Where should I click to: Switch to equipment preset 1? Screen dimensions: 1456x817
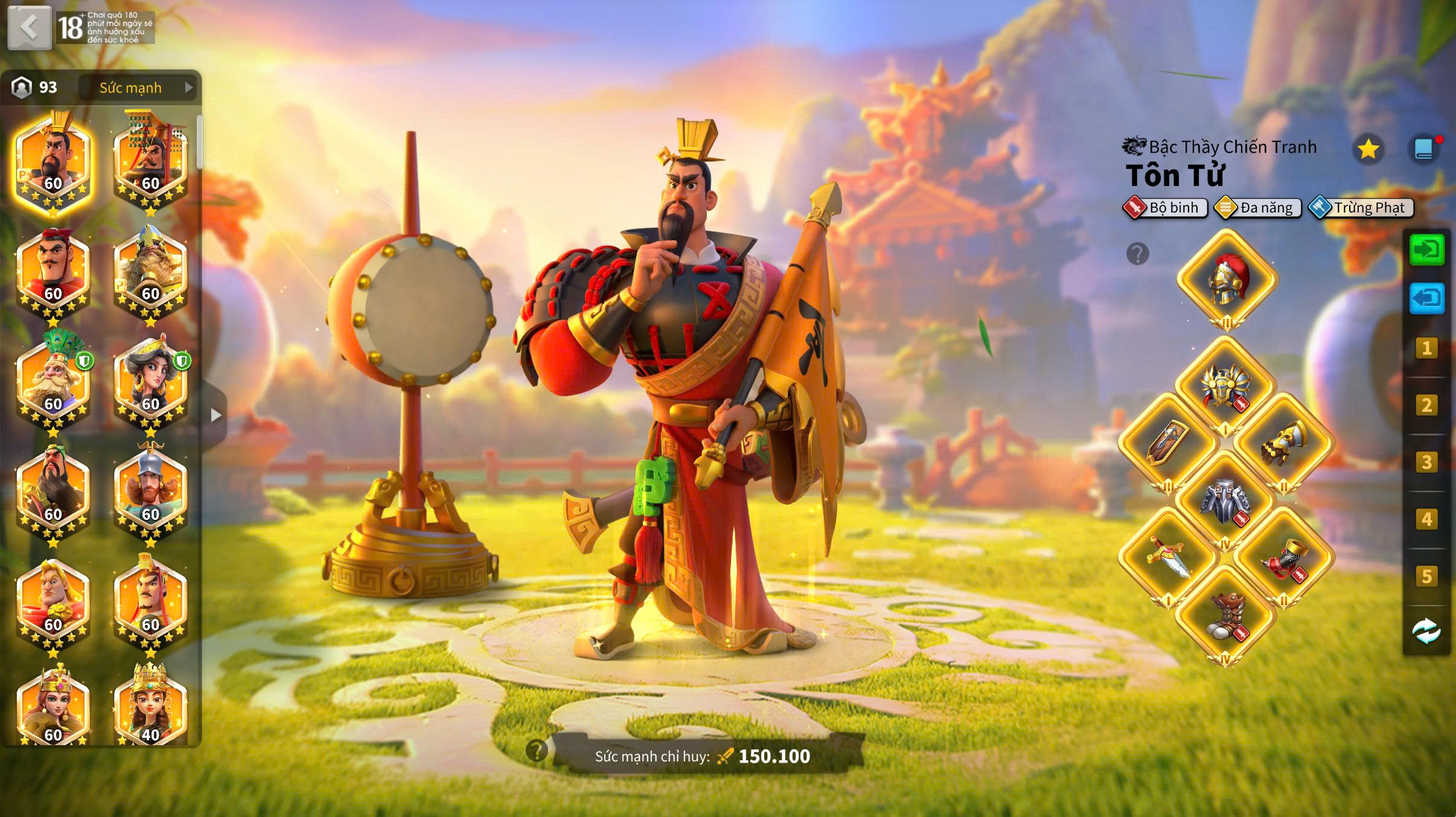pyautogui.click(x=1426, y=348)
